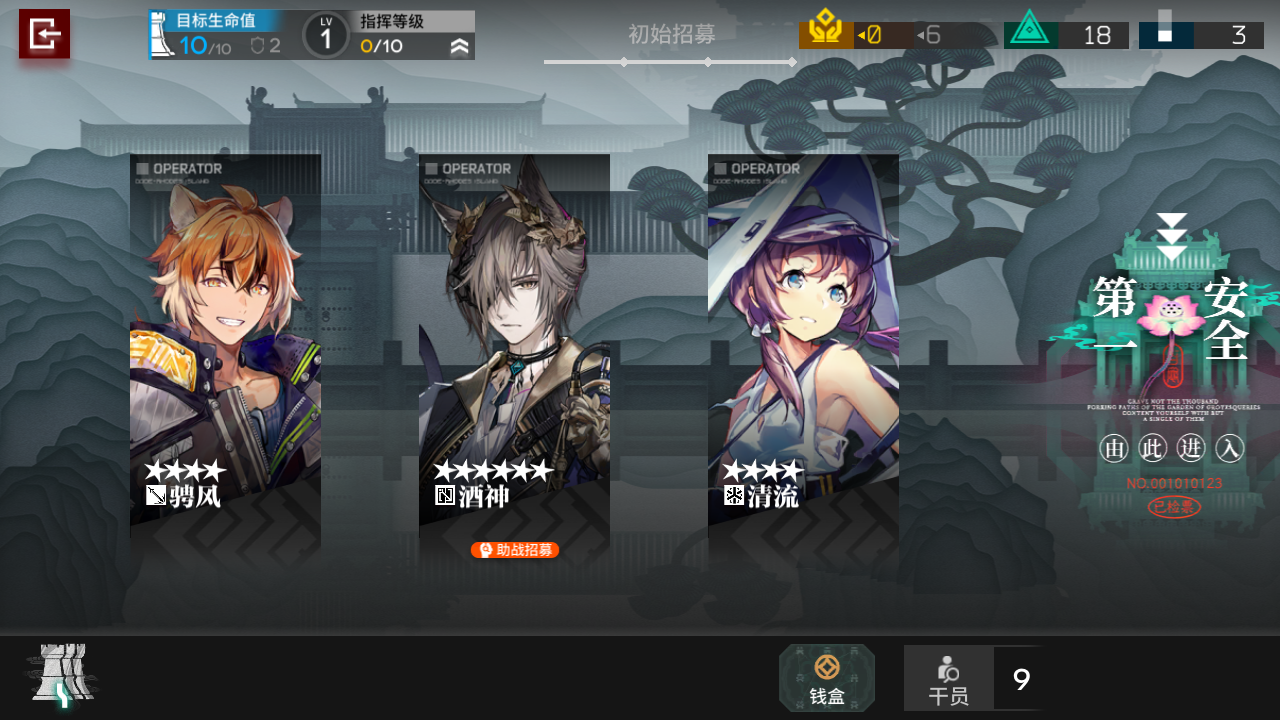Click the red 已检票 ticket stamp
1280x720 pixels.
[x=1173, y=507]
